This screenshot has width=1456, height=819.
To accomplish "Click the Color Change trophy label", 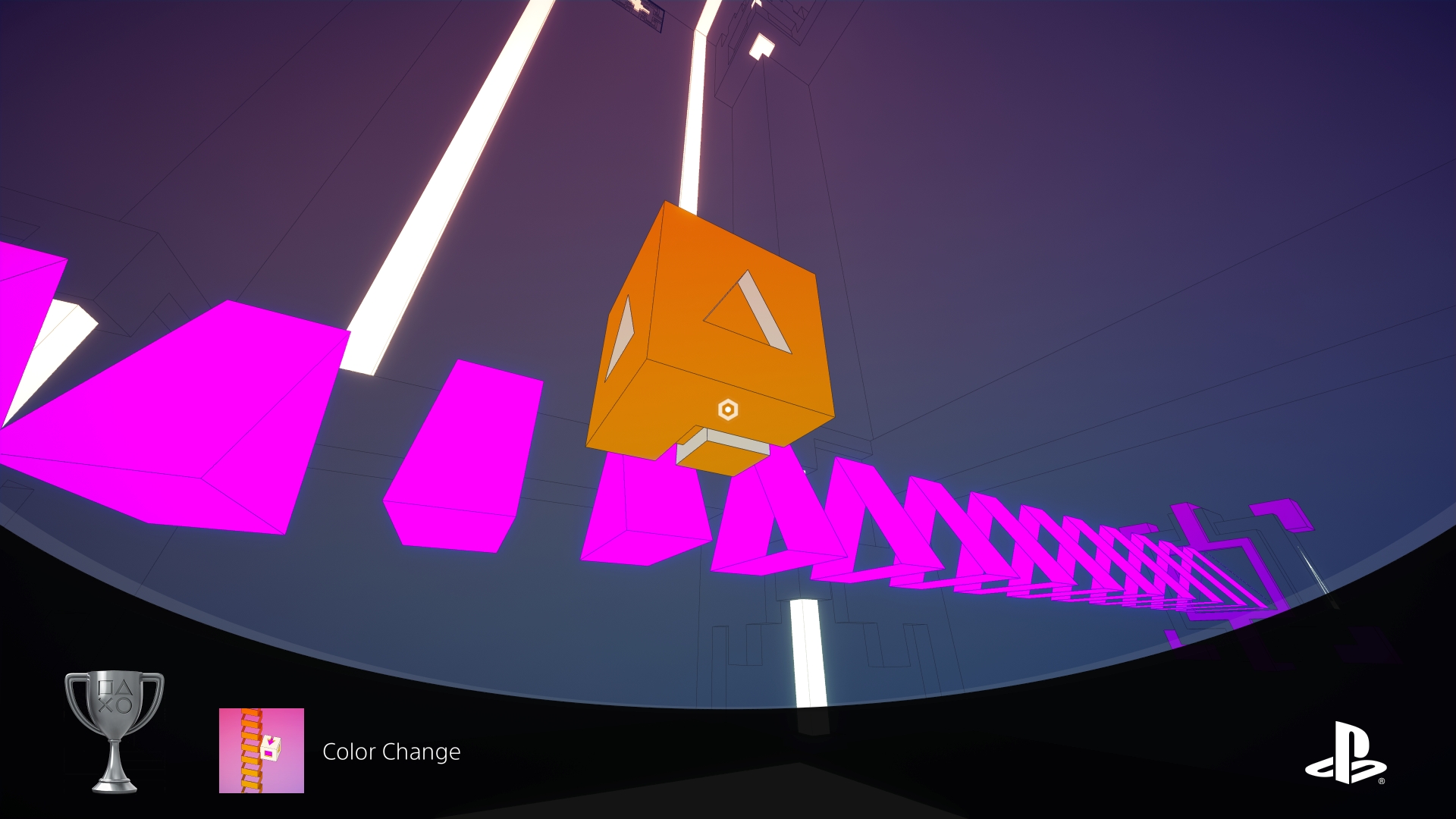I will pos(392,753).
